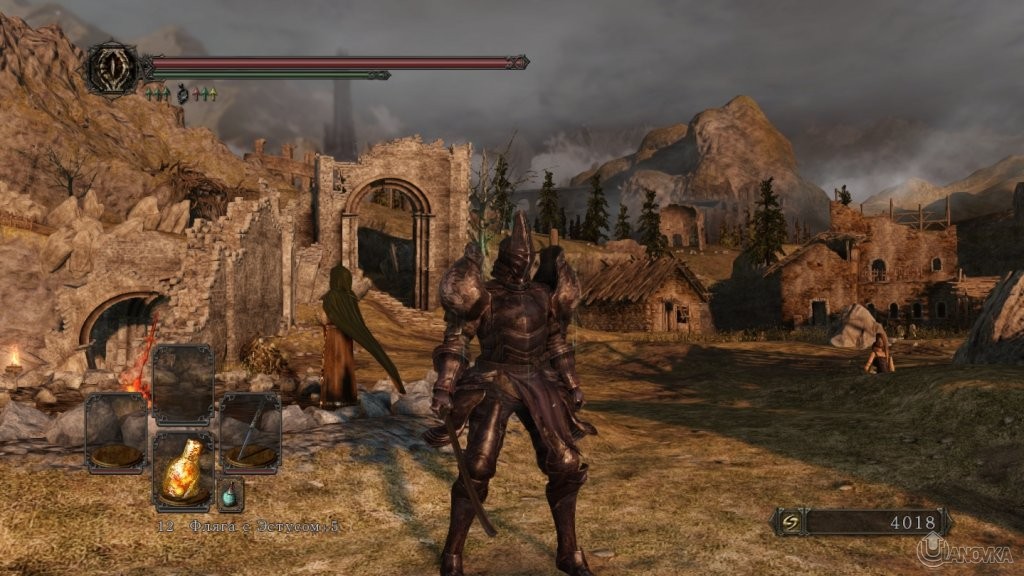Select the small blue flask slot
1024x576 pixels.
230,494
